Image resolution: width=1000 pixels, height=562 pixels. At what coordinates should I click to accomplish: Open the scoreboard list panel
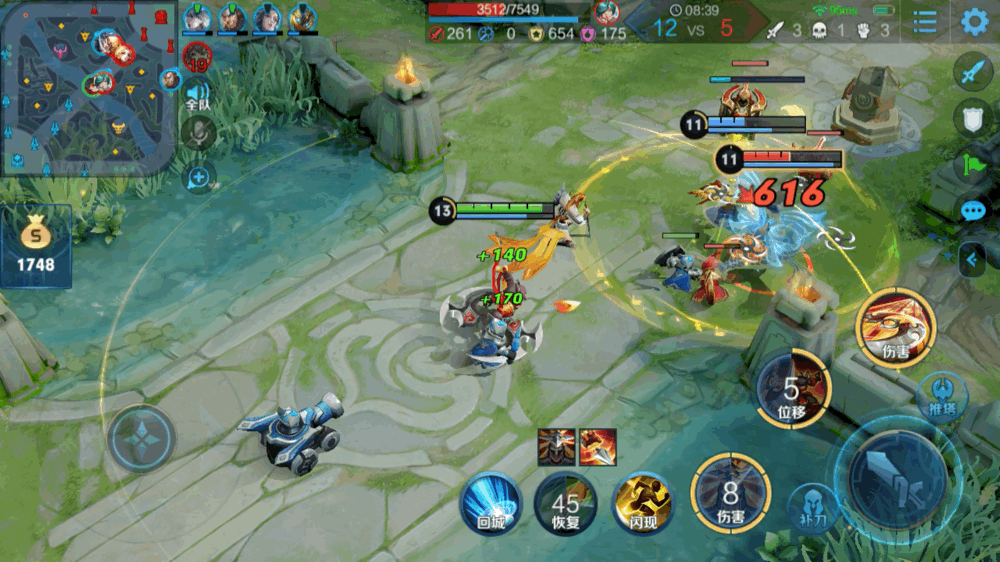pyautogui.click(x=925, y=21)
